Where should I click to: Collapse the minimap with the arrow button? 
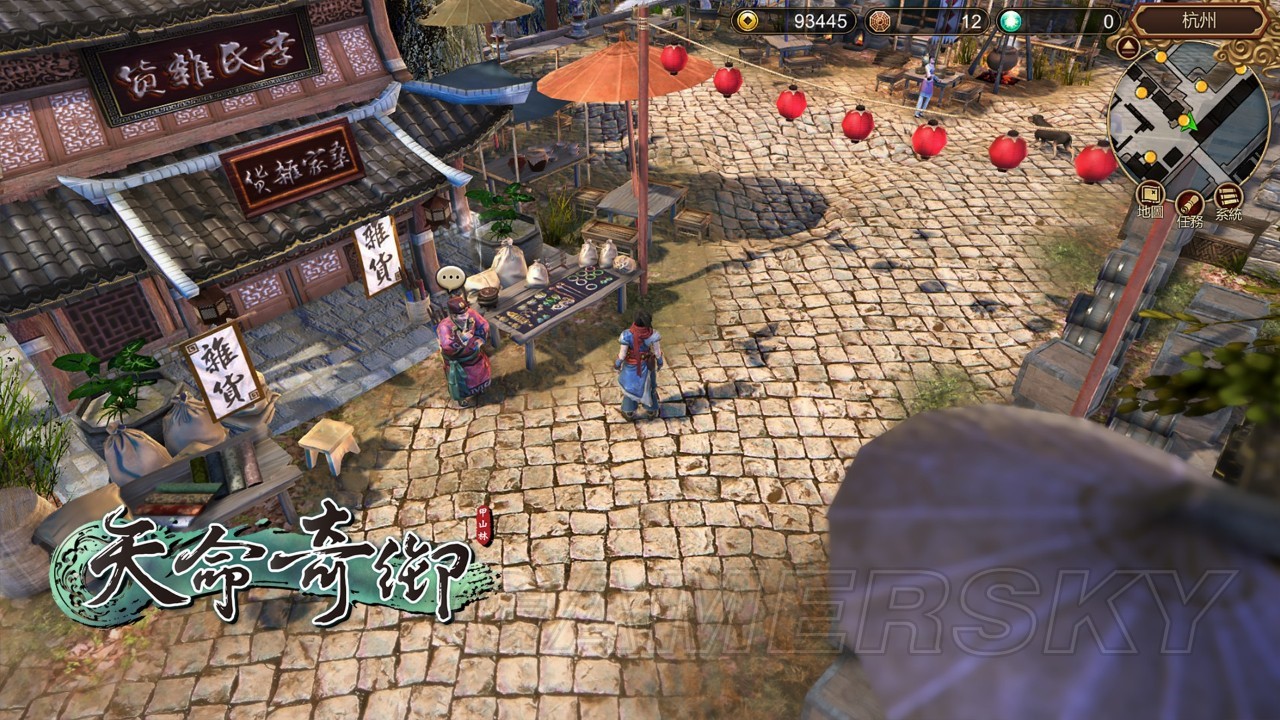[x=1127, y=46]
